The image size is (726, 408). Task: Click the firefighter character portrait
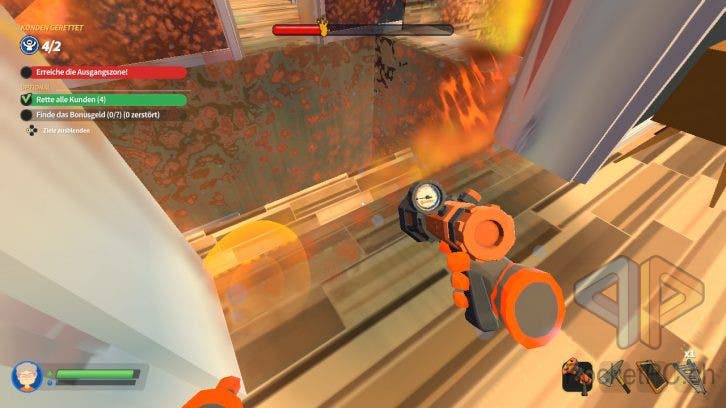24,376
